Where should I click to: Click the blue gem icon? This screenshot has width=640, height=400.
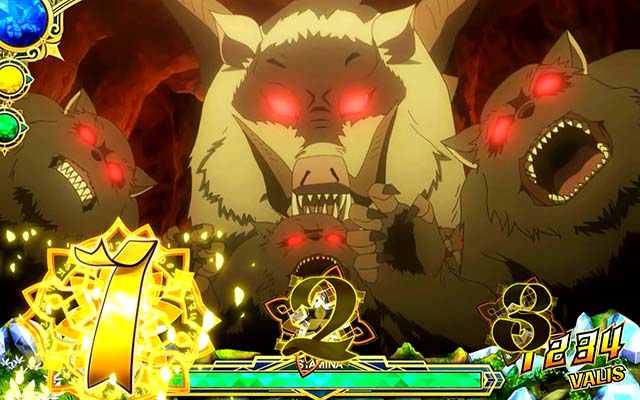[17, 22]
